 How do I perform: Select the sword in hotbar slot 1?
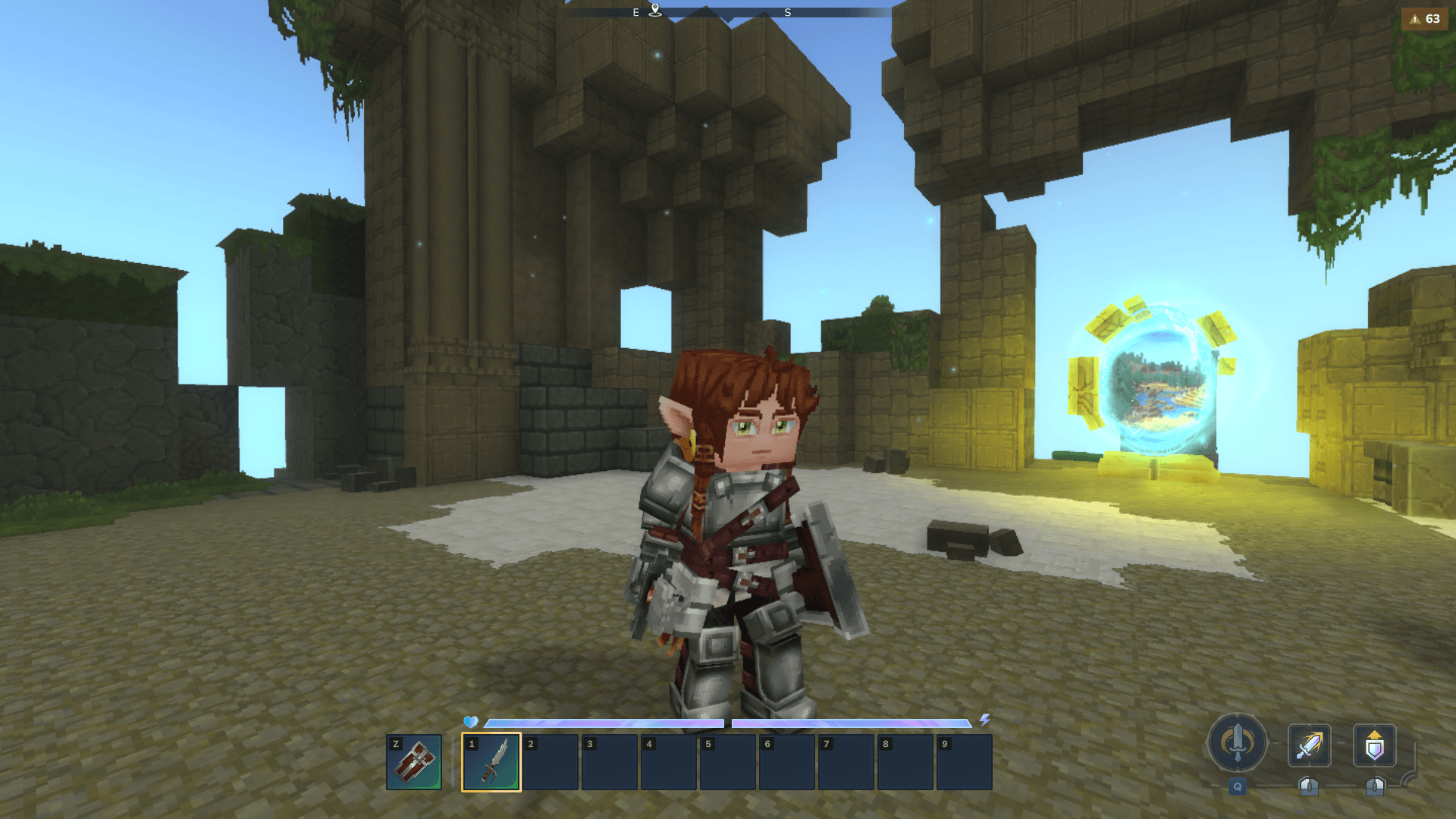[x=491, y=762]
